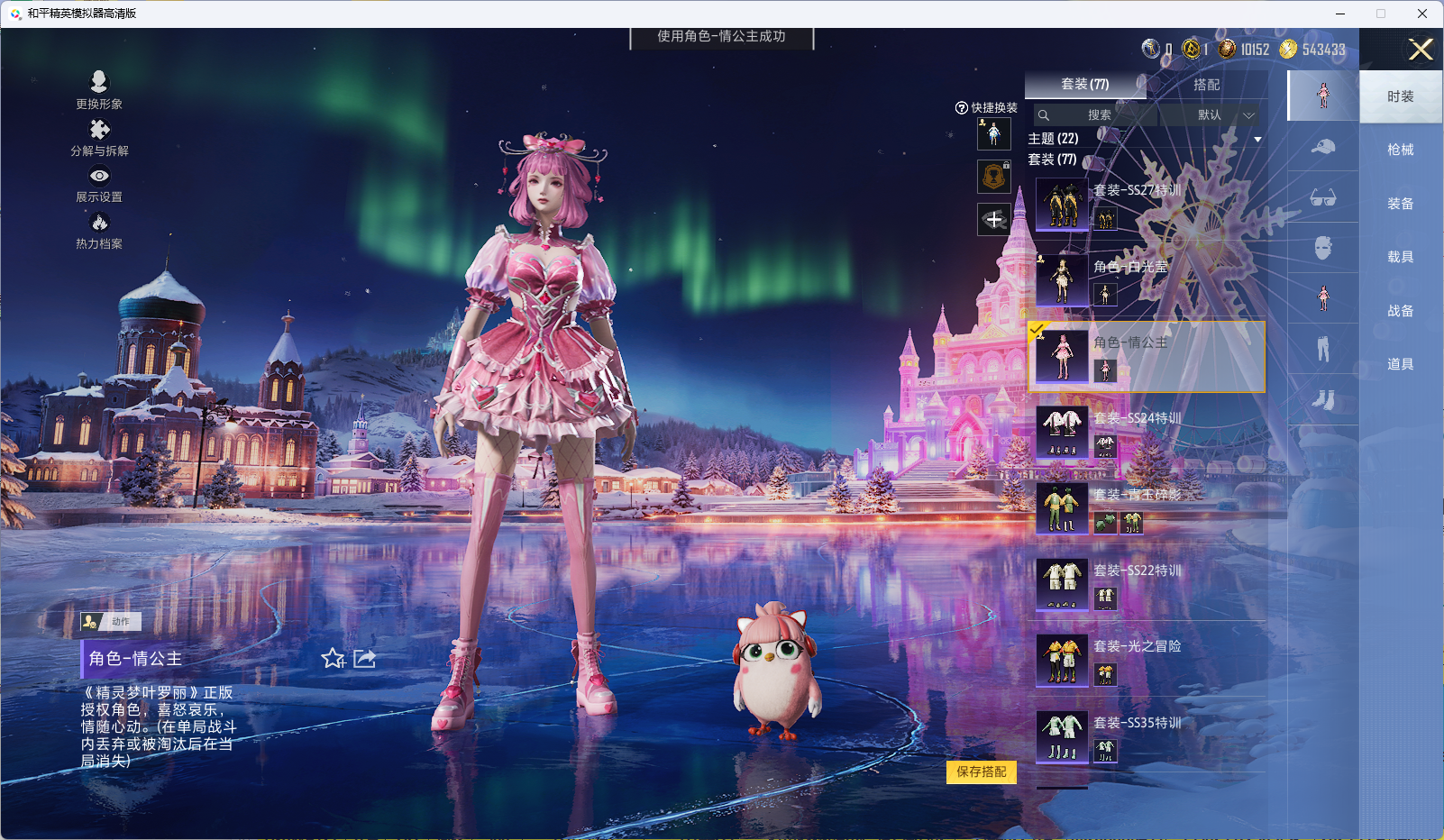This screenshot has height=840, width=1444.
Task: Switch to the 搭配 outfit matching tab
Action: pyautogui.click(x=1206, y=85)
